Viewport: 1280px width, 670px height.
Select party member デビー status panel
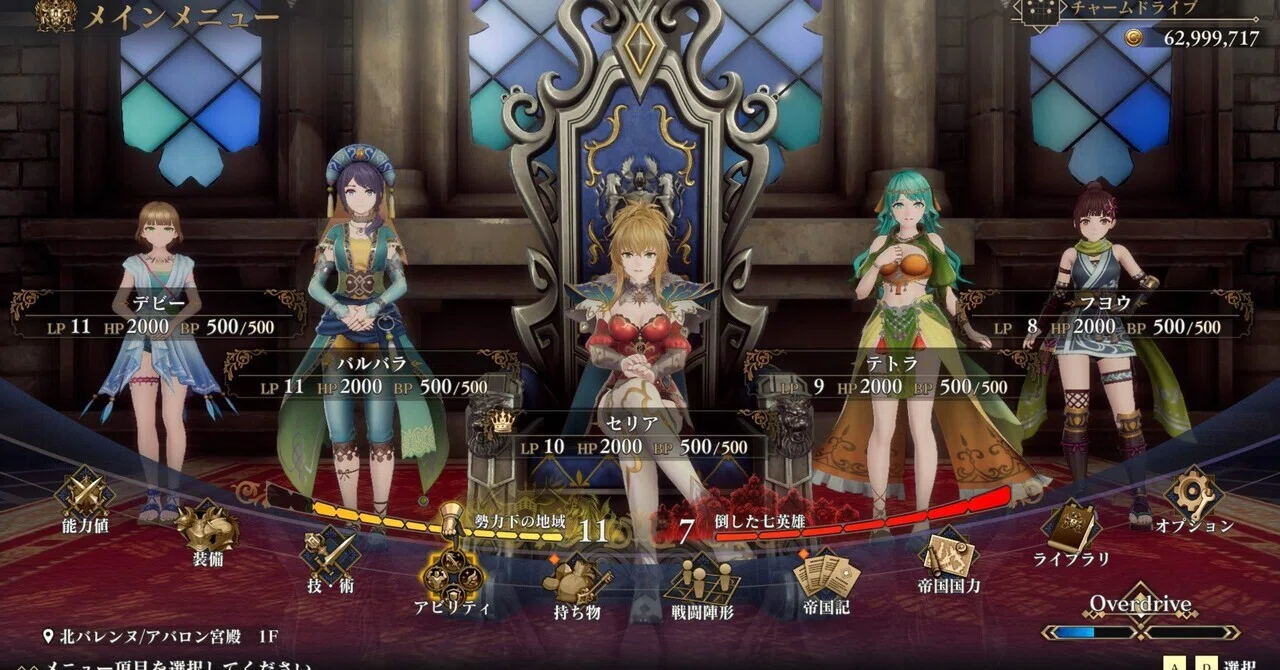tap(158, 315)
